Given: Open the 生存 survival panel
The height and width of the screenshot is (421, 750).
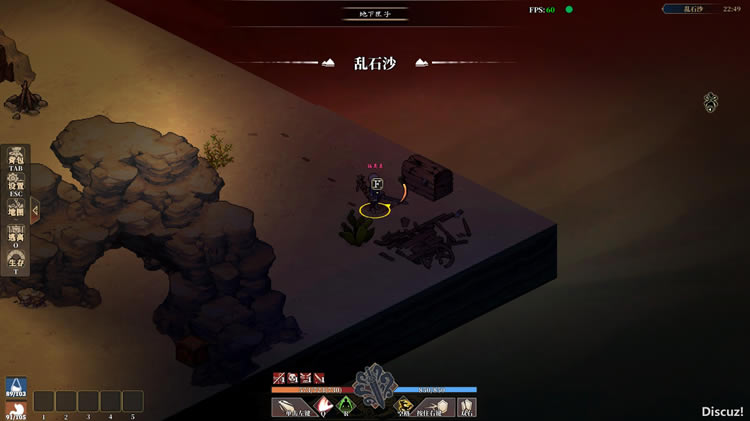Looking at the screenshot, I should point(16,265).
